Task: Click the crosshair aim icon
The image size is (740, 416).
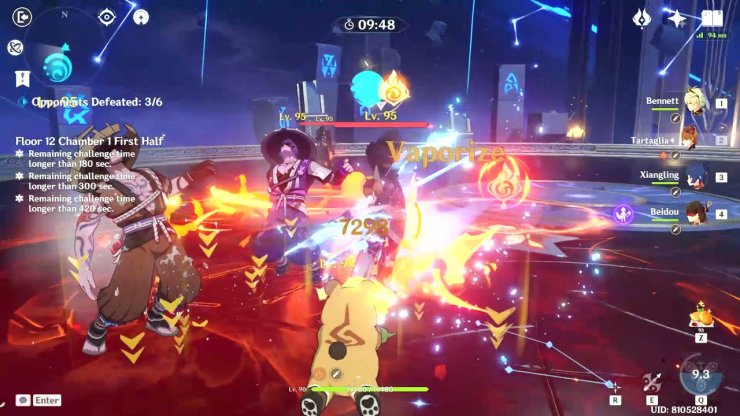Action: tap(616, 386)
